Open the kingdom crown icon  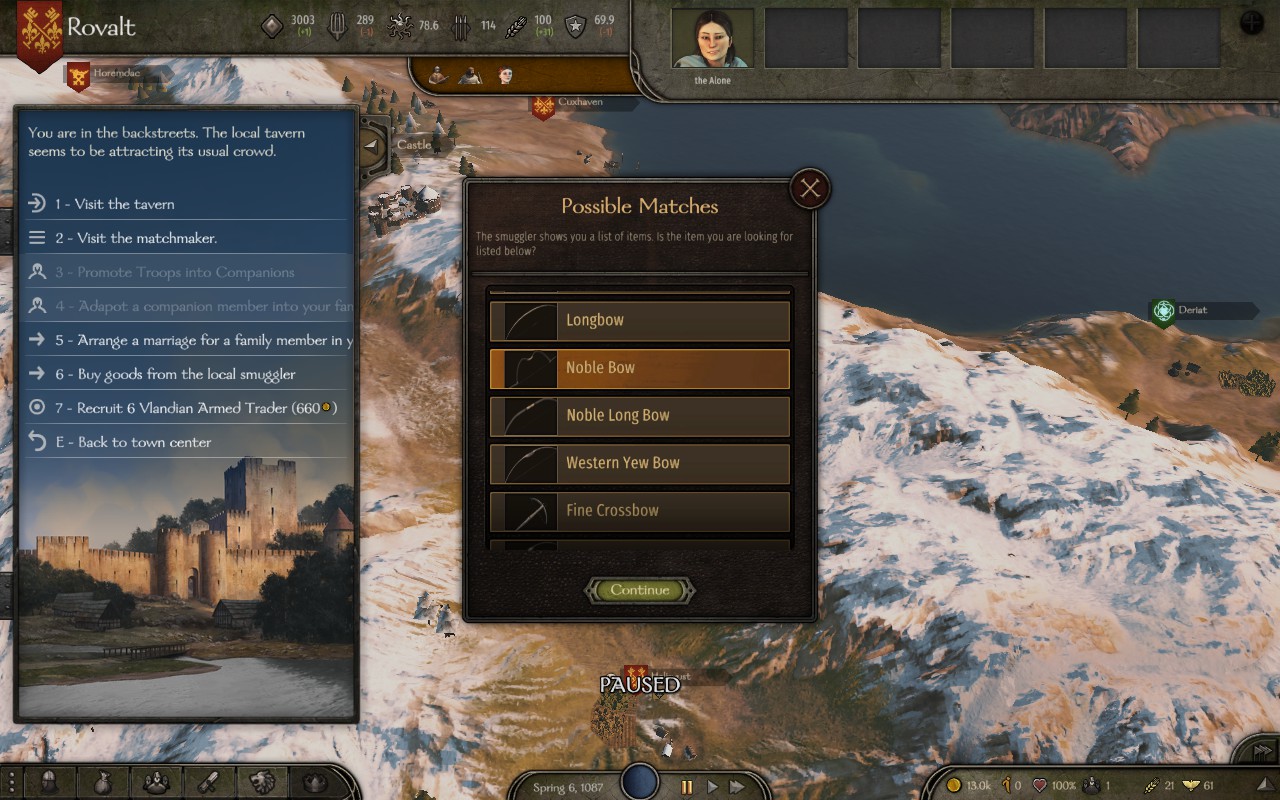point(316,782)
